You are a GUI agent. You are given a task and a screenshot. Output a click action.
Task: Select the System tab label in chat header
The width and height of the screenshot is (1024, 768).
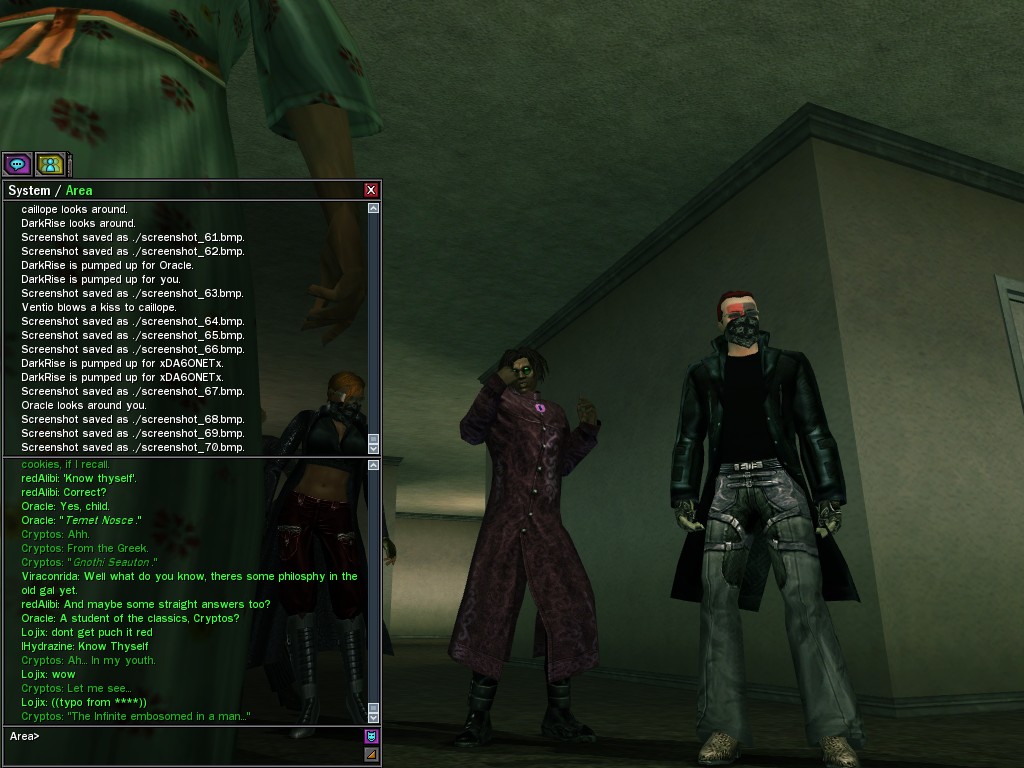pos(29,190)
